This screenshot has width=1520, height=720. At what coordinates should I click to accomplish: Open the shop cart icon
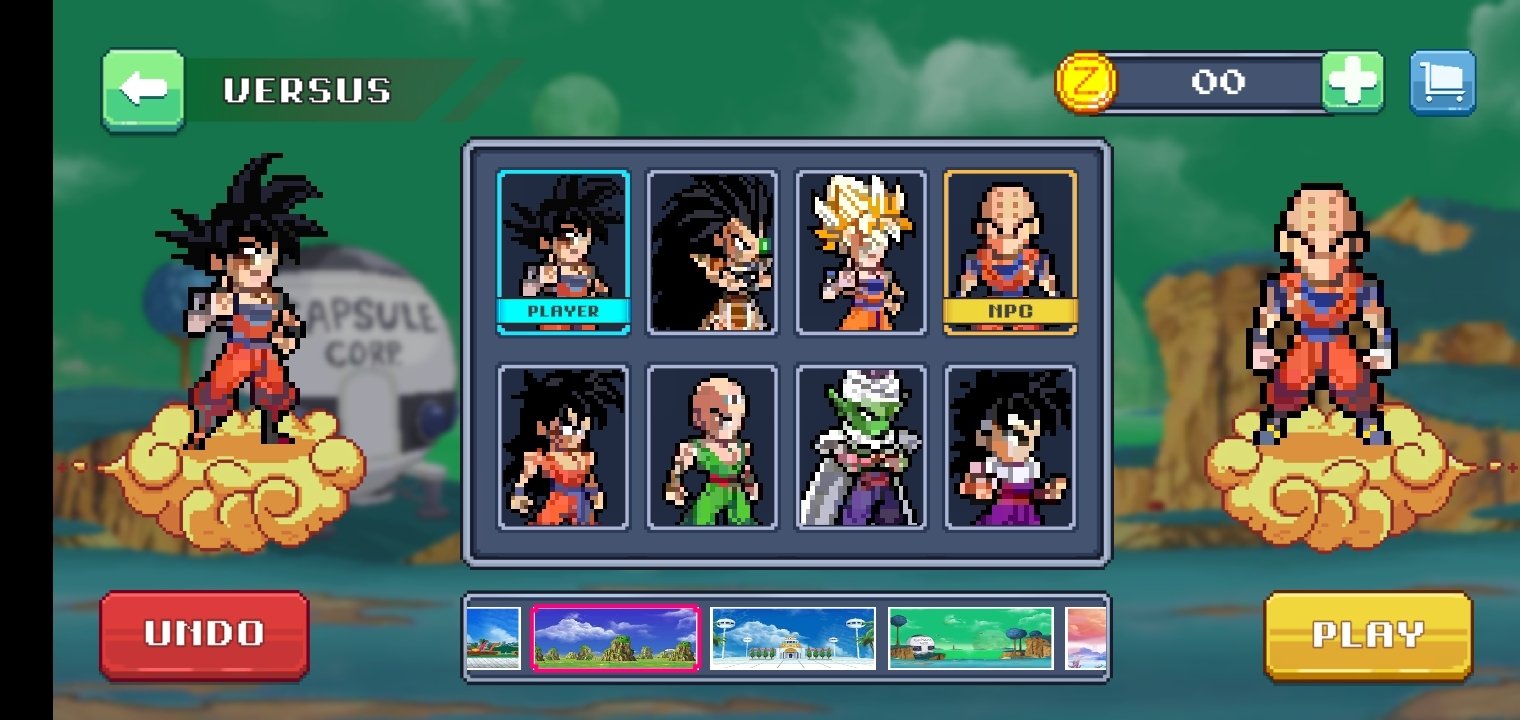pyautogui.click(x=1442, y=82)
